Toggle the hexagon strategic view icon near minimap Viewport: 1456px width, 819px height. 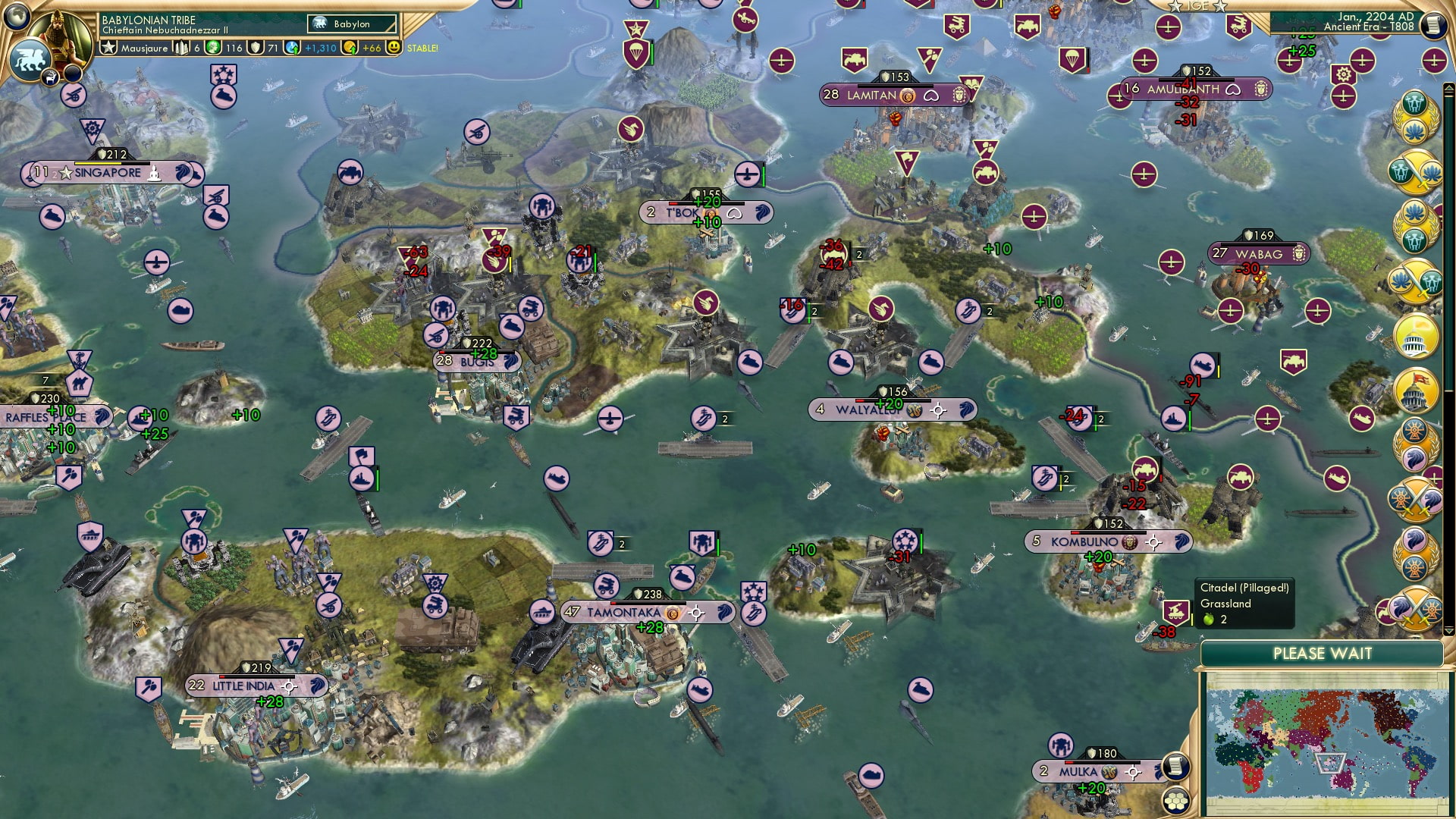pyautogui.click(x=1176, y=800)
